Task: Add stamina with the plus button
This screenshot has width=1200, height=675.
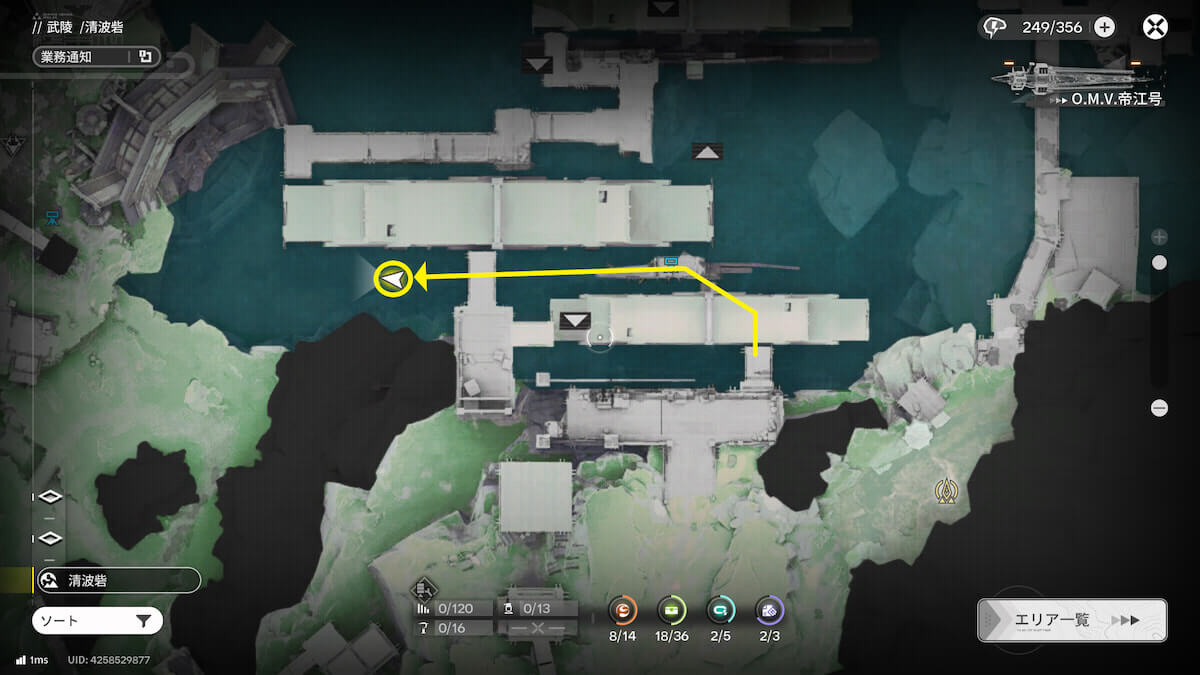Action: (1104, 27)
